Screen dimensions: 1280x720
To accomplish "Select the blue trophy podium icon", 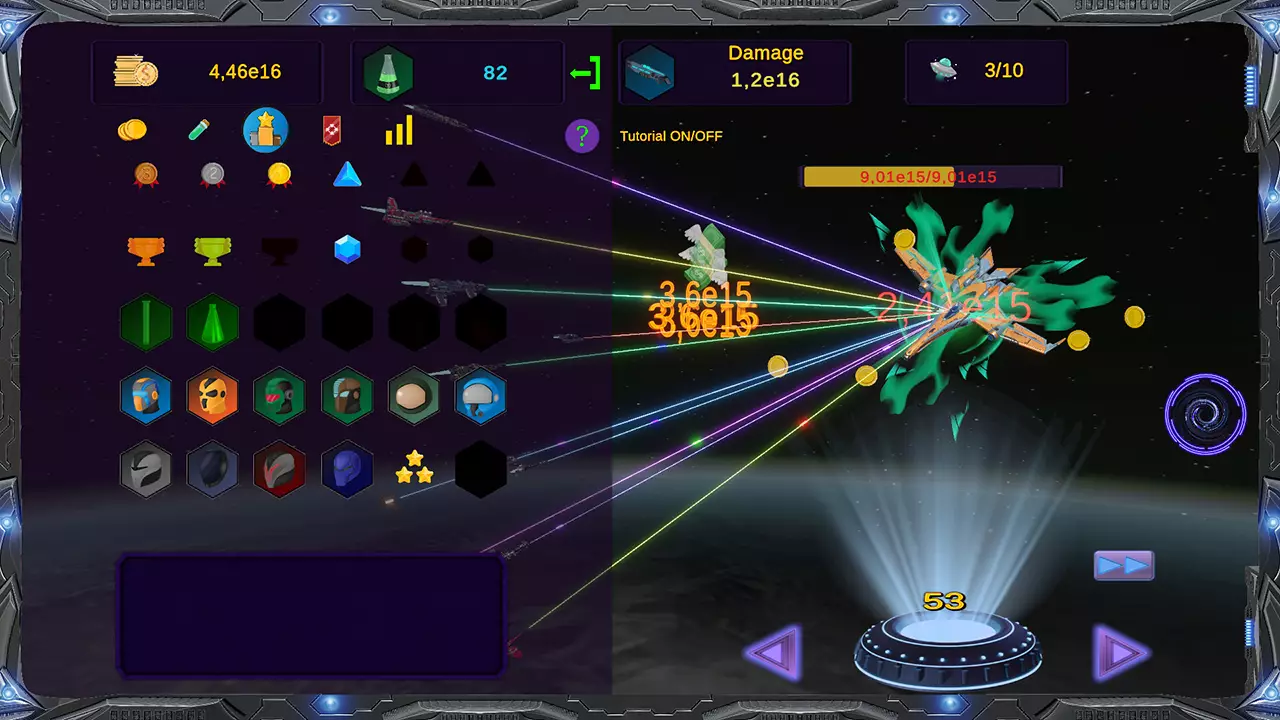I will click(x=265, y=130).
